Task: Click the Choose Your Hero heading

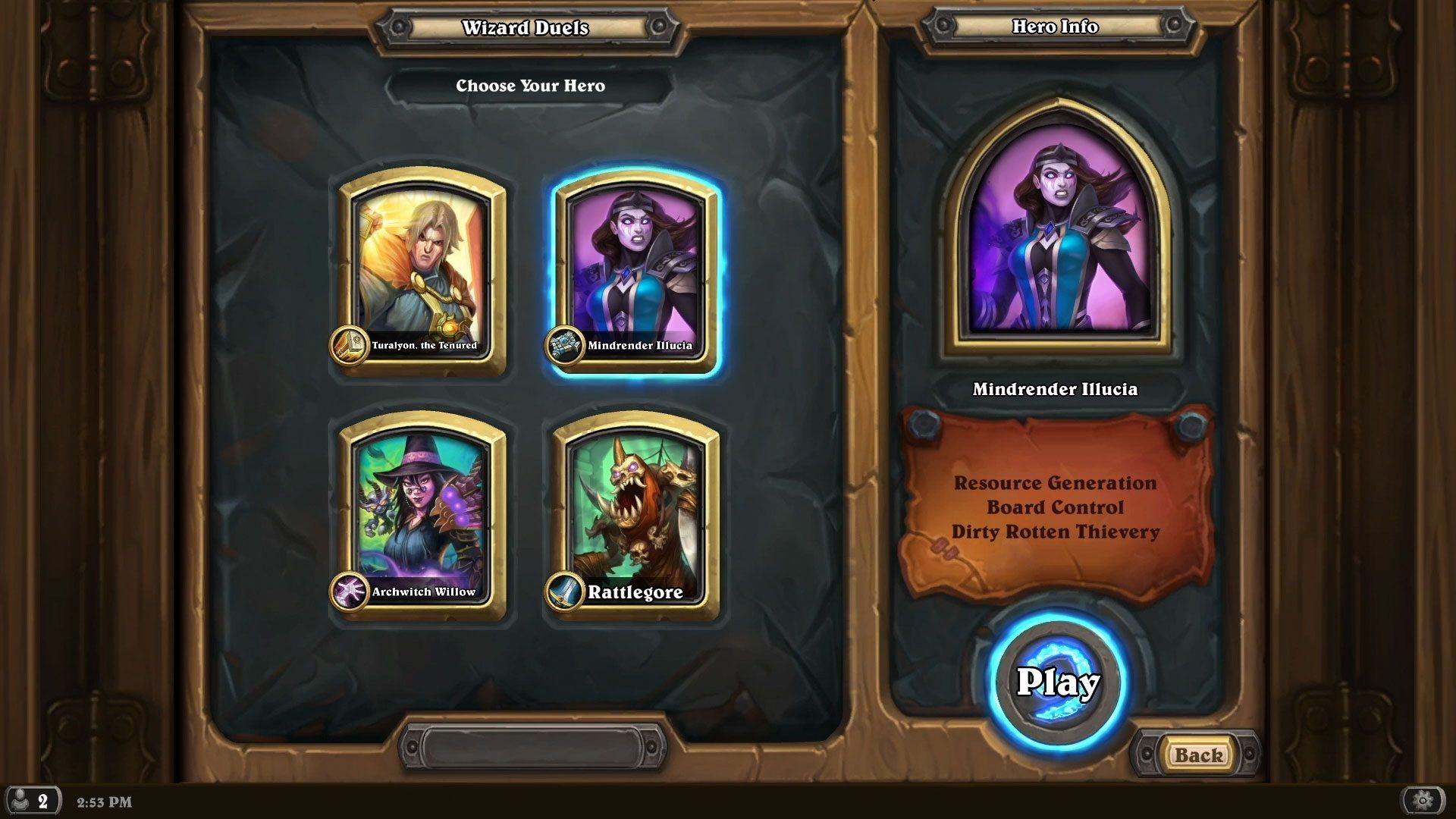Action: tap(529, 86)
